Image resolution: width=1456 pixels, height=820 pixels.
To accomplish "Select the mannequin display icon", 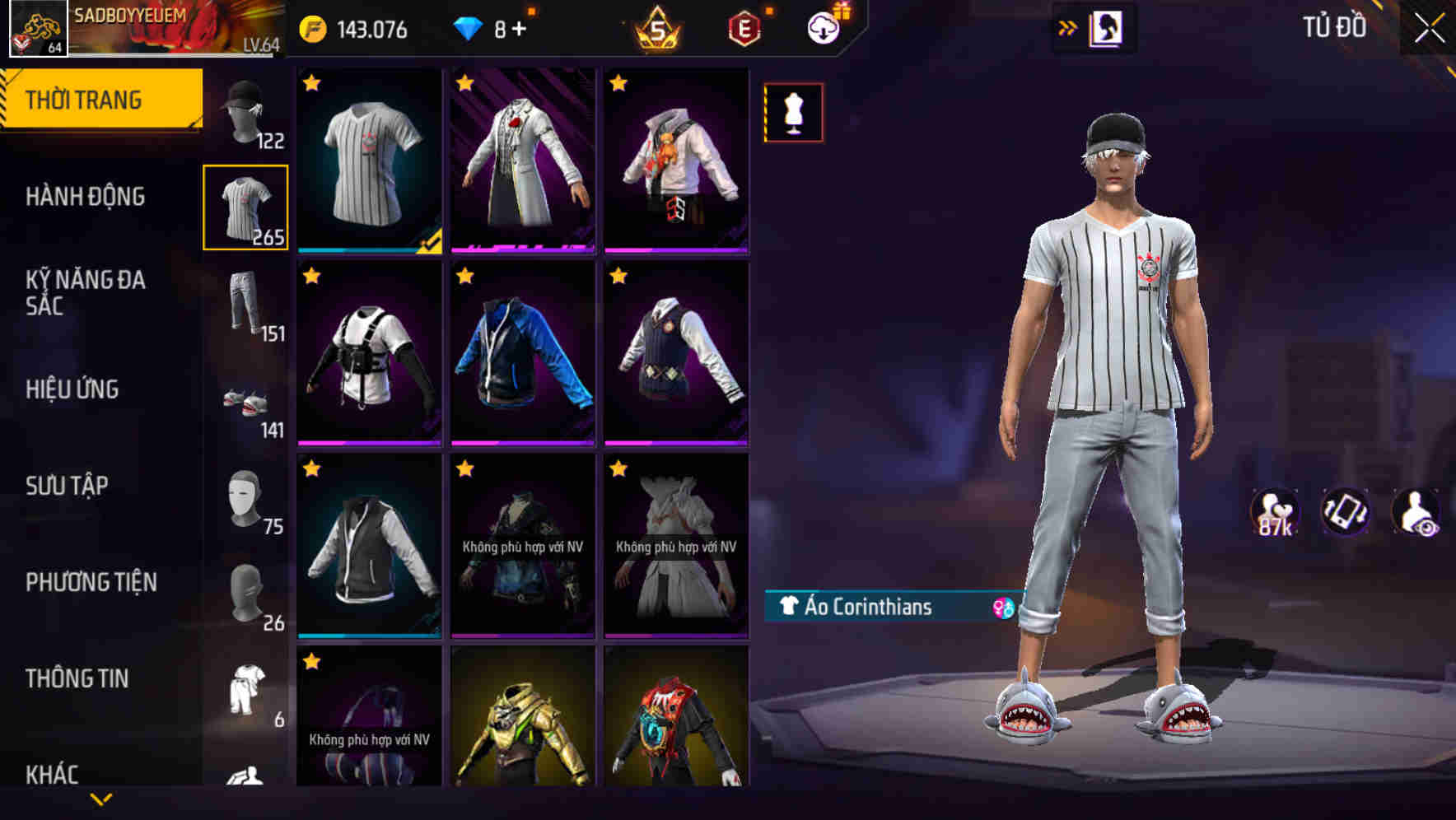I will point(793,112).
